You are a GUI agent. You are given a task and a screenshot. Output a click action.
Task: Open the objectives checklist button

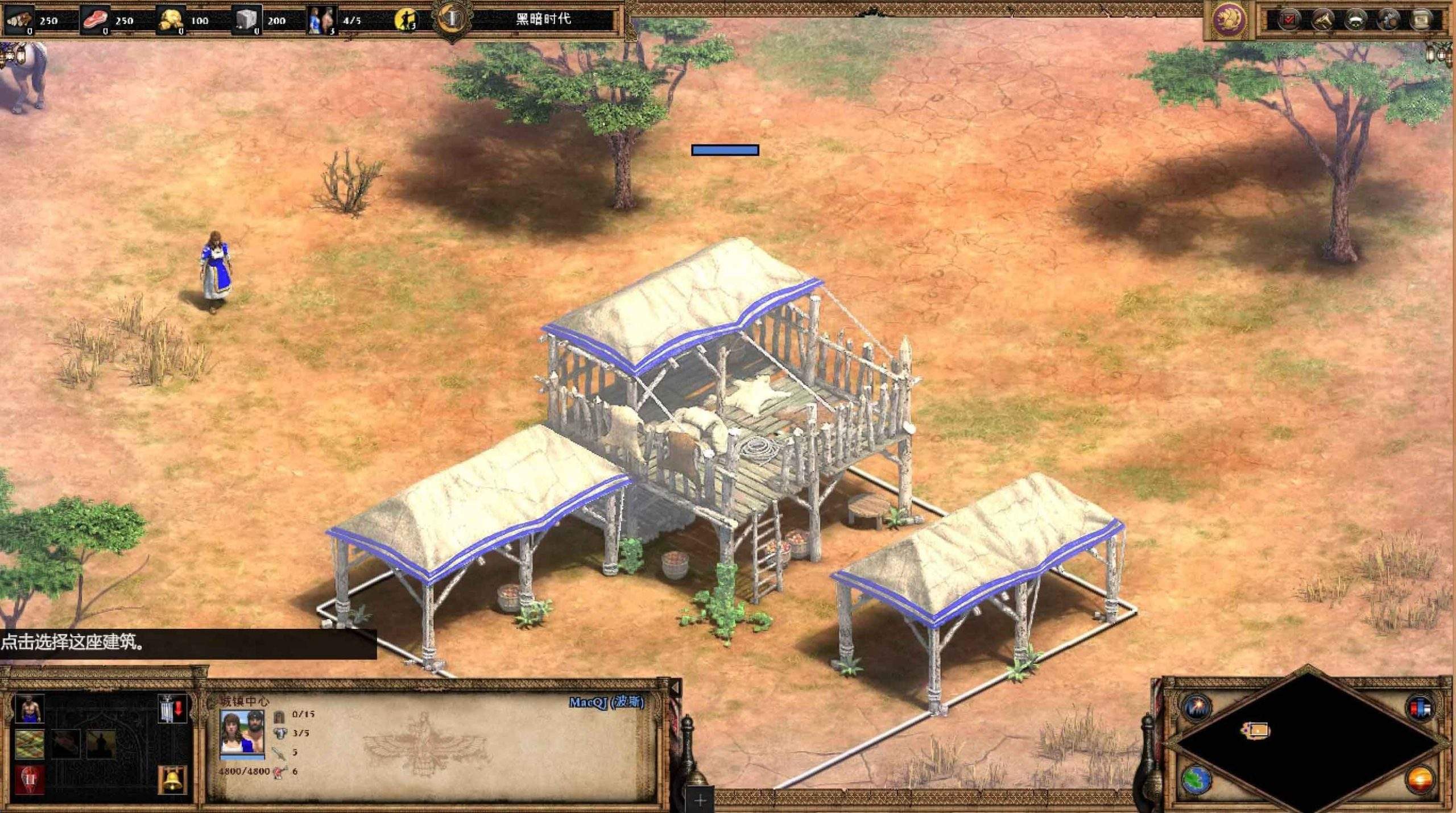point(1289,20)
